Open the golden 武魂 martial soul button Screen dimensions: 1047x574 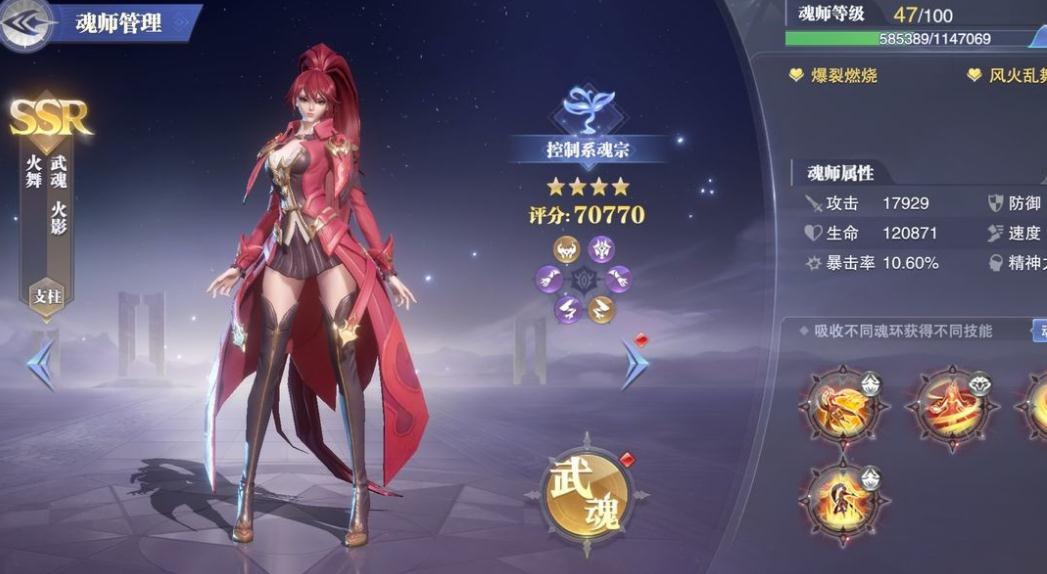[586, 491]
